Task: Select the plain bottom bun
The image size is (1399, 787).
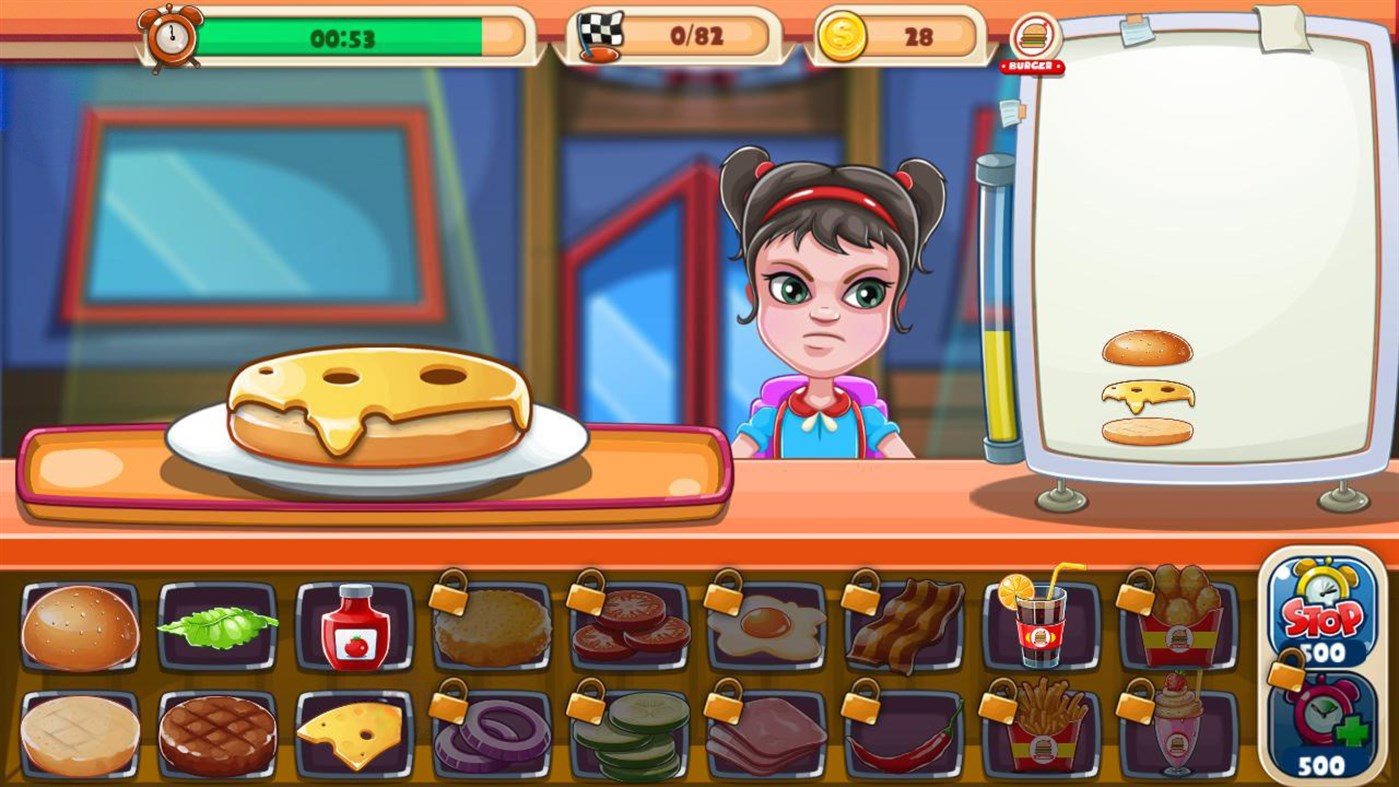Action: pyautogui.click(x=79, y=733)
